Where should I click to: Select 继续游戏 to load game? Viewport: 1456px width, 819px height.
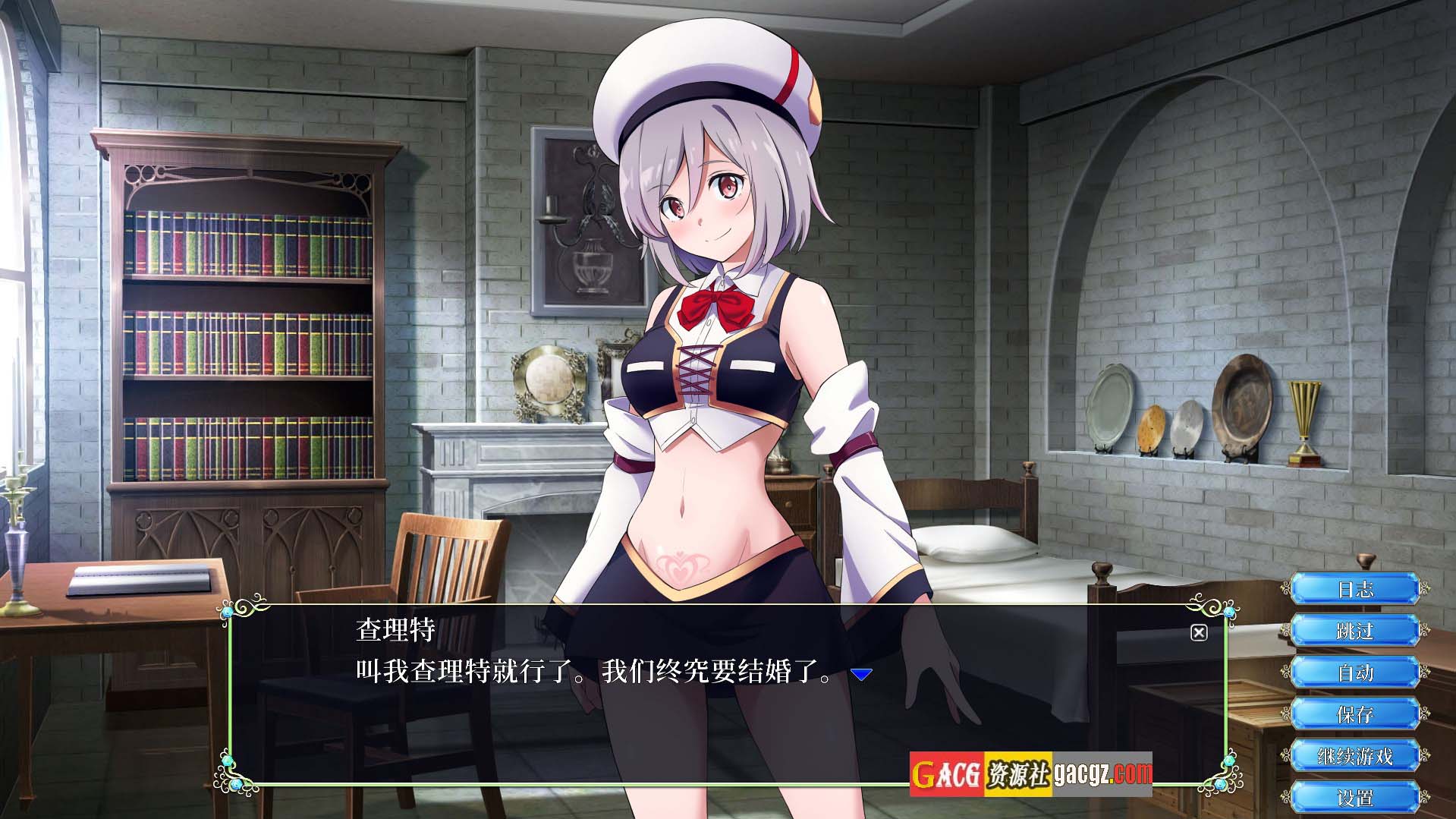click(1354, 756)
